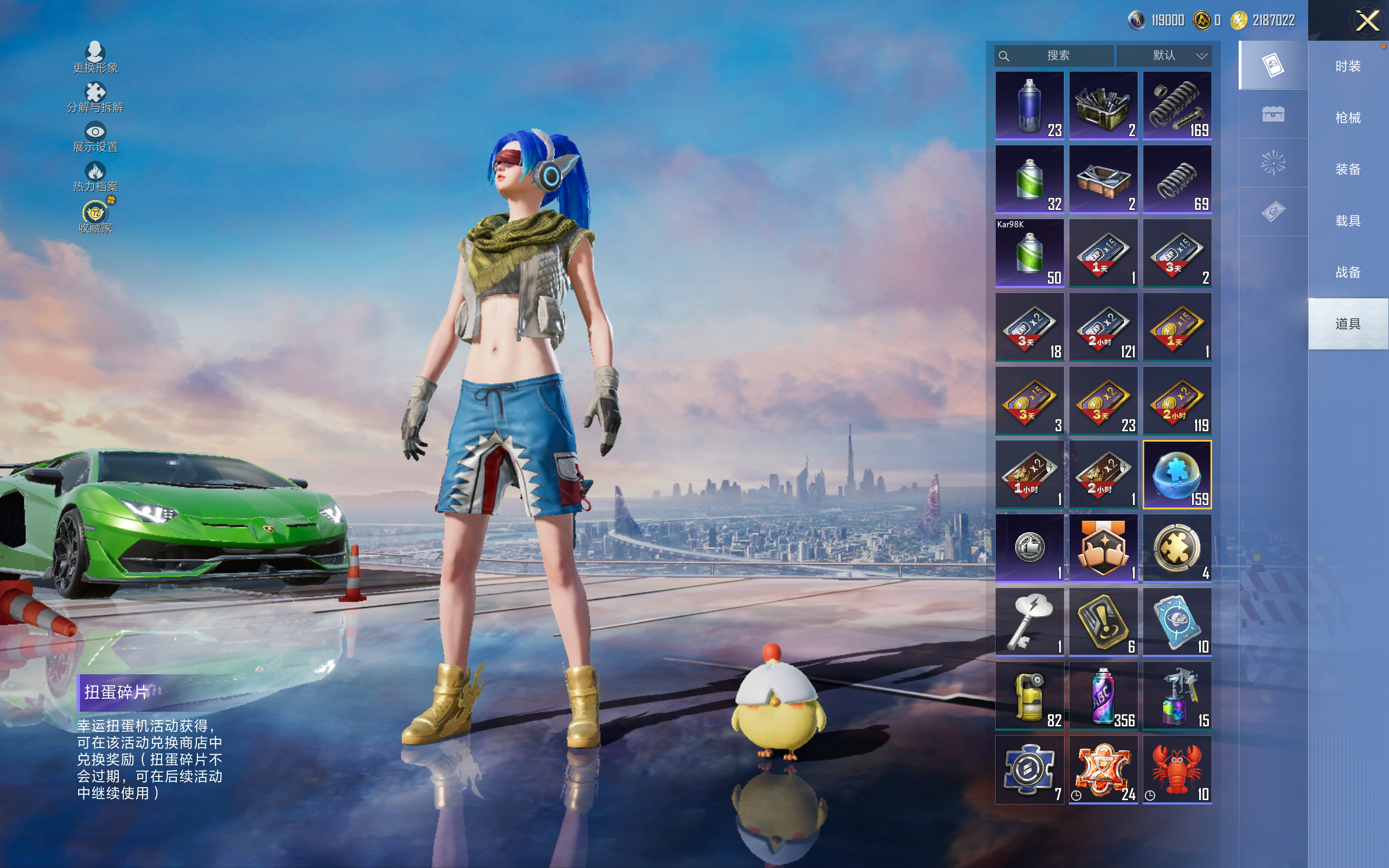
Task: Select the gold puzzle coin slot
Action: (x=1177, y=548)
